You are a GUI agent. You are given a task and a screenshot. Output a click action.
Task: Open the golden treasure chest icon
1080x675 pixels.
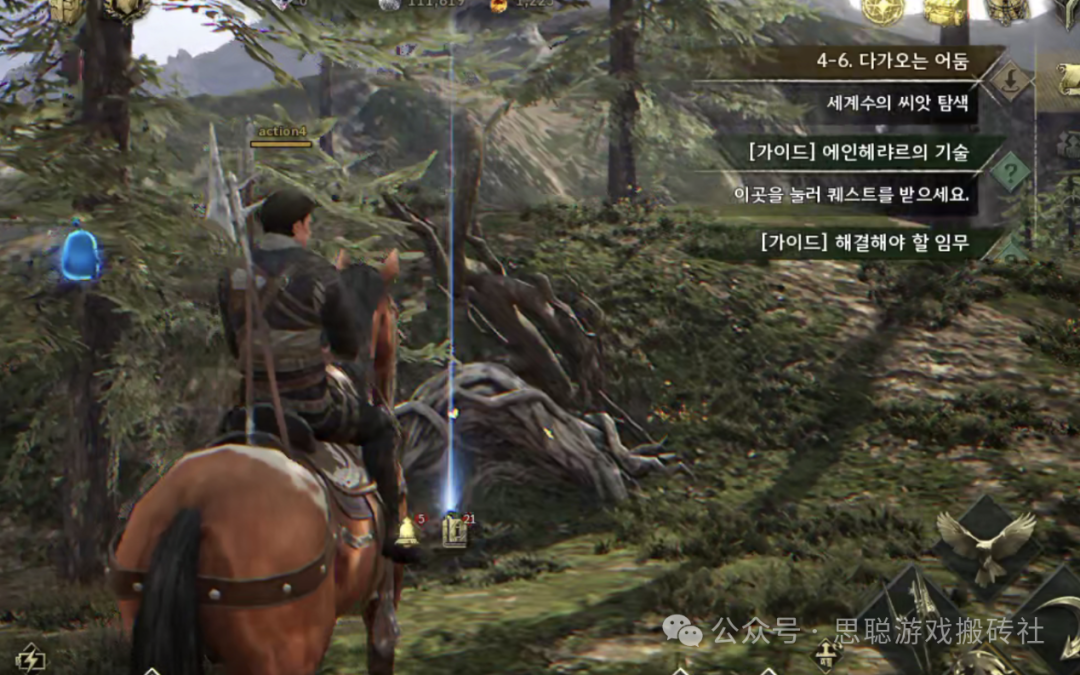(943, 10)
